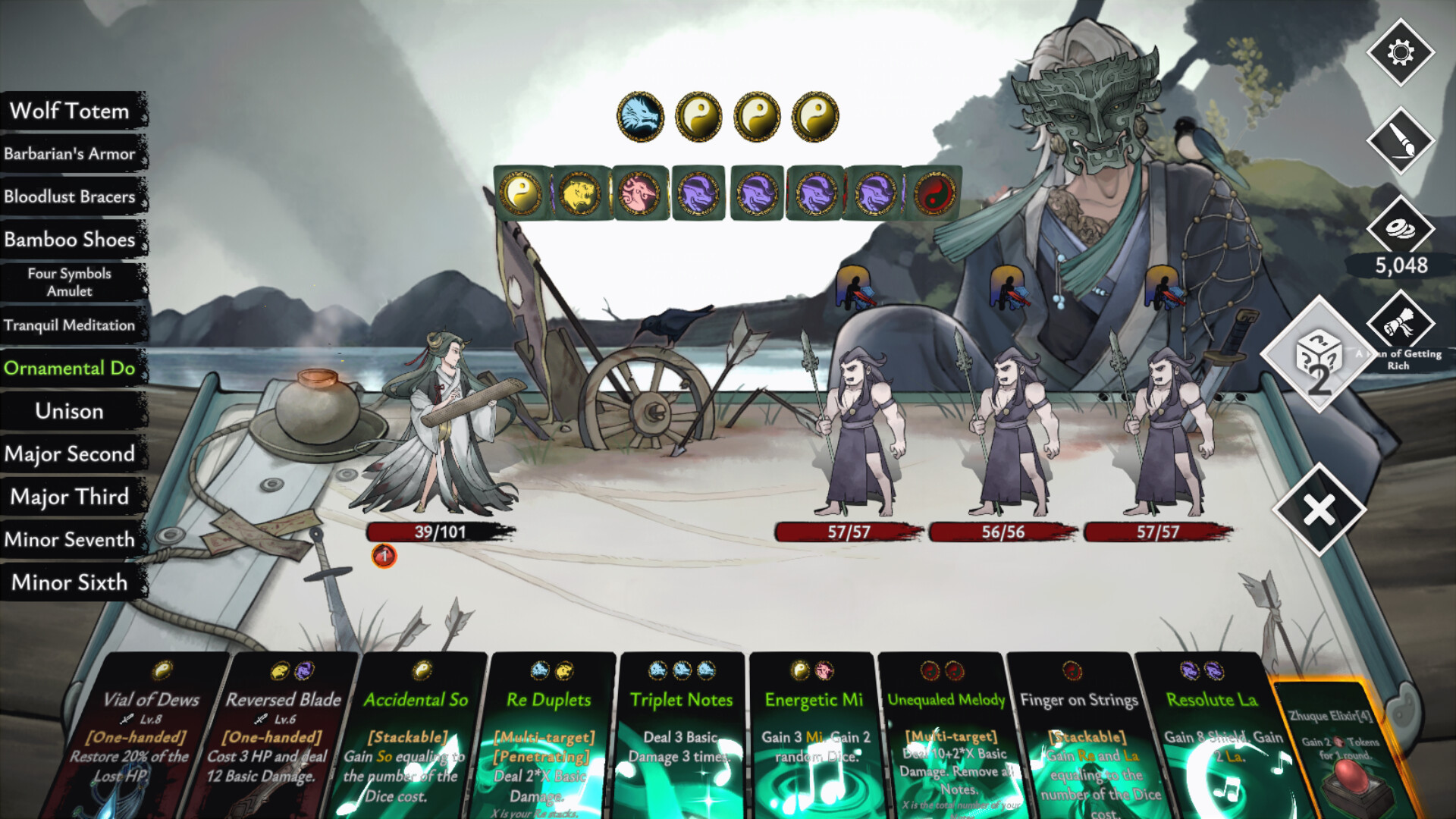
Task: Select the blue dragon token above the dice row
Action: pos(641,115)
